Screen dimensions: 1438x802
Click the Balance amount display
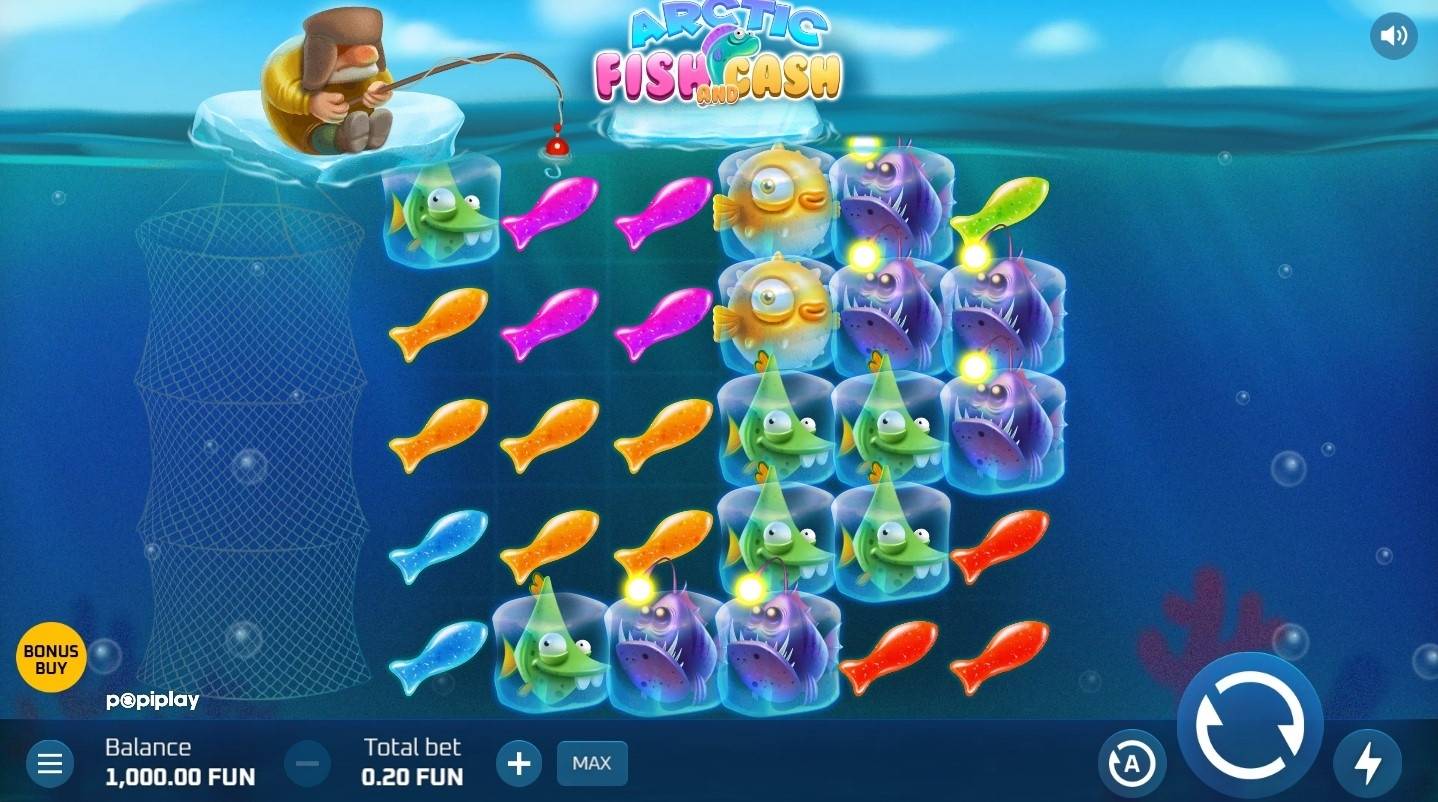click(x=180, y=776)
